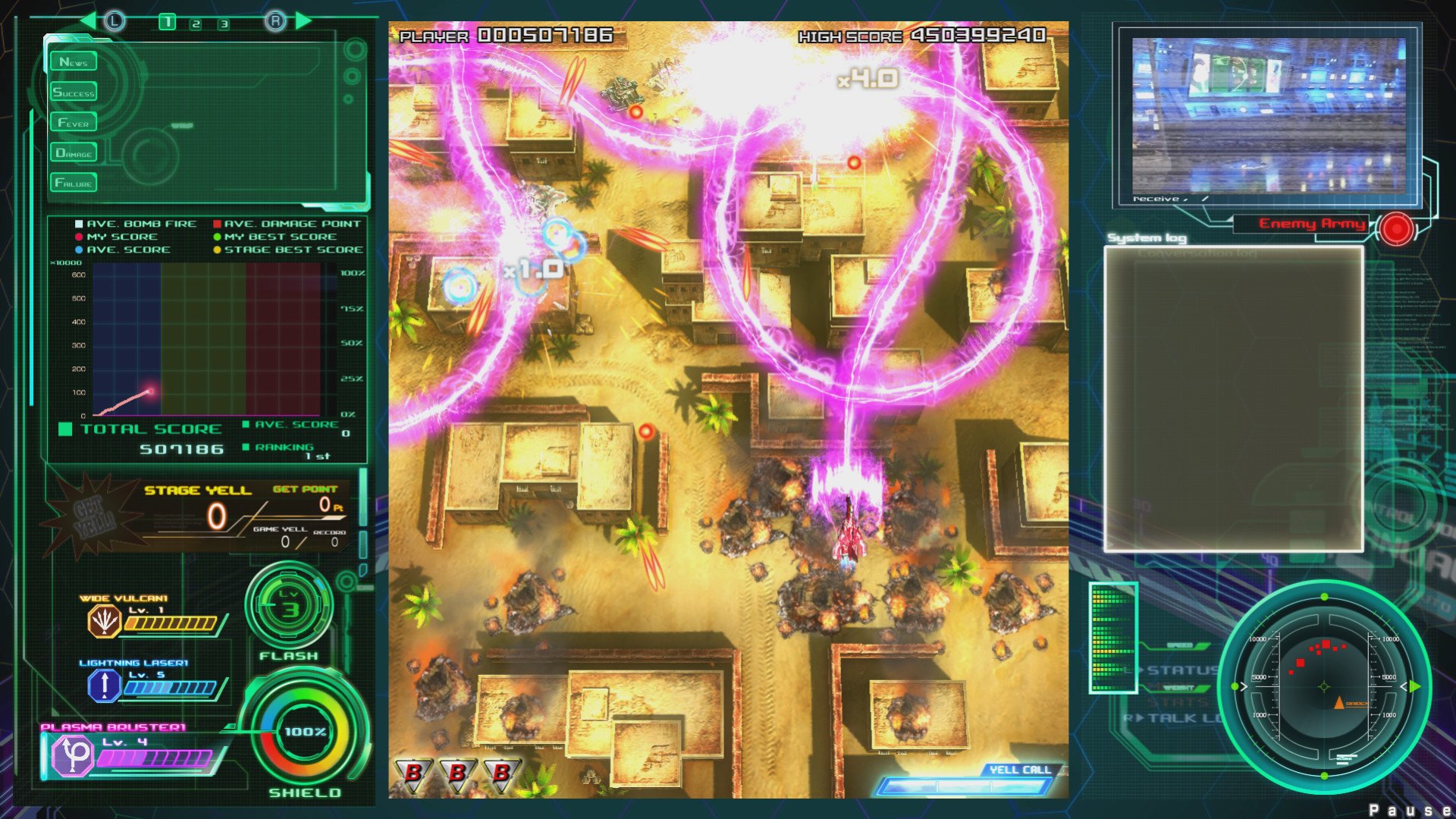The width and height of the screenshot is (1456, 819).
Task: Switch to the Success category tab
Action: 74,92
